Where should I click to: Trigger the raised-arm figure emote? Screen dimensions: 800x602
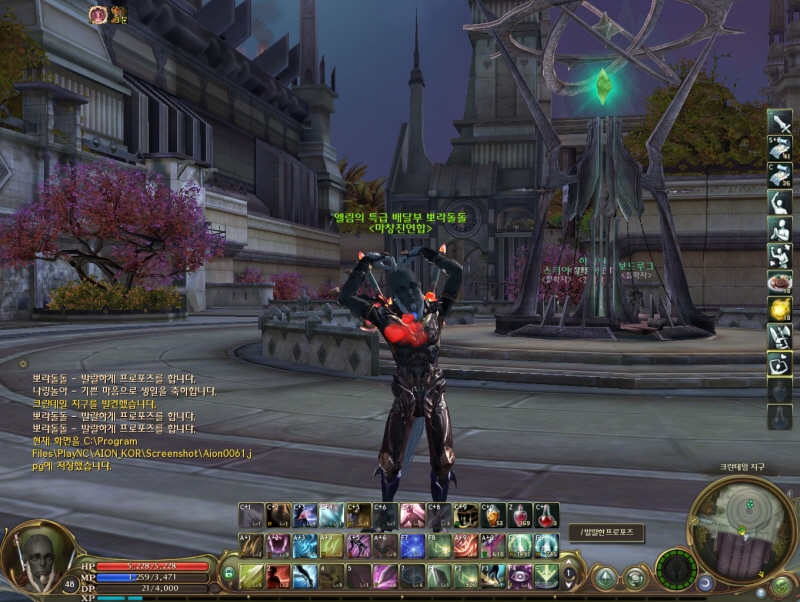click(x=779, y=202)
